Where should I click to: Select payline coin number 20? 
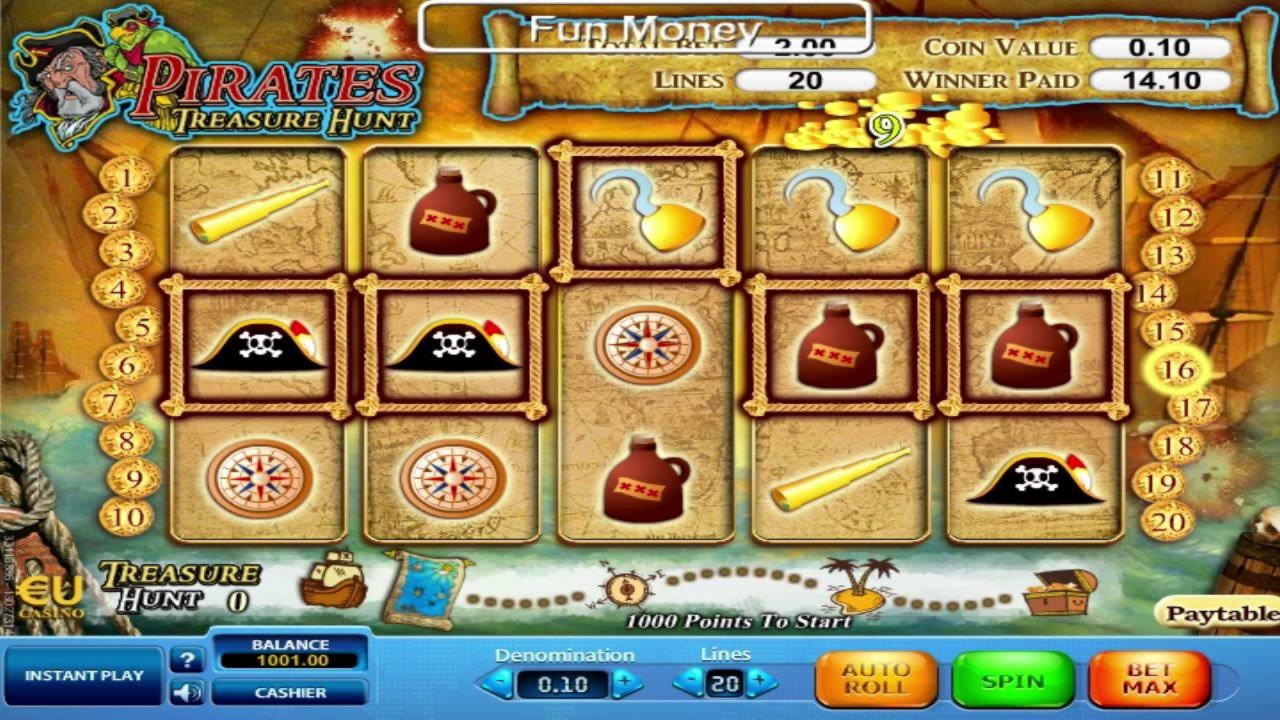(x=1167, y=521)
